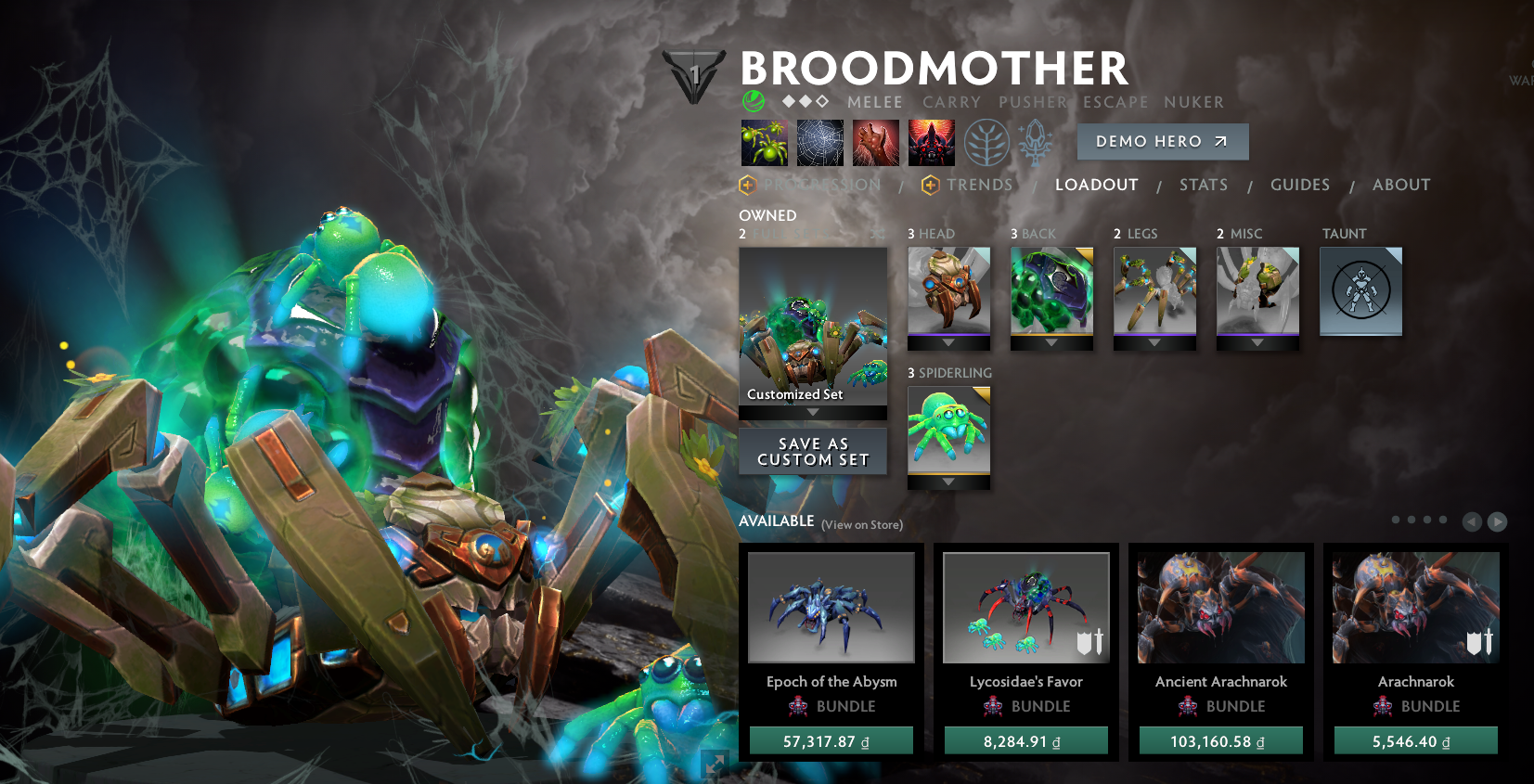
Task: Open the View on Store link
Action: click(x=861, y=524)
